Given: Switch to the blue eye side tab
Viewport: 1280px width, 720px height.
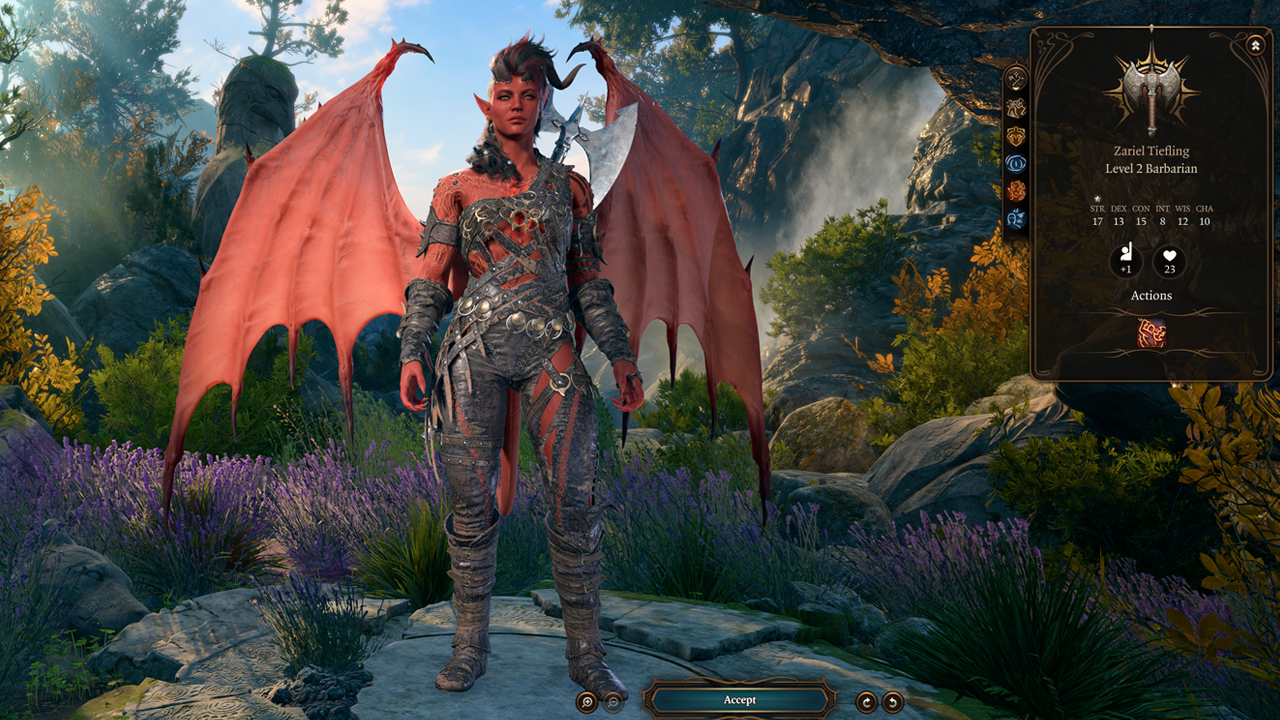Looking at the screenshot, I should (1016, 163).
